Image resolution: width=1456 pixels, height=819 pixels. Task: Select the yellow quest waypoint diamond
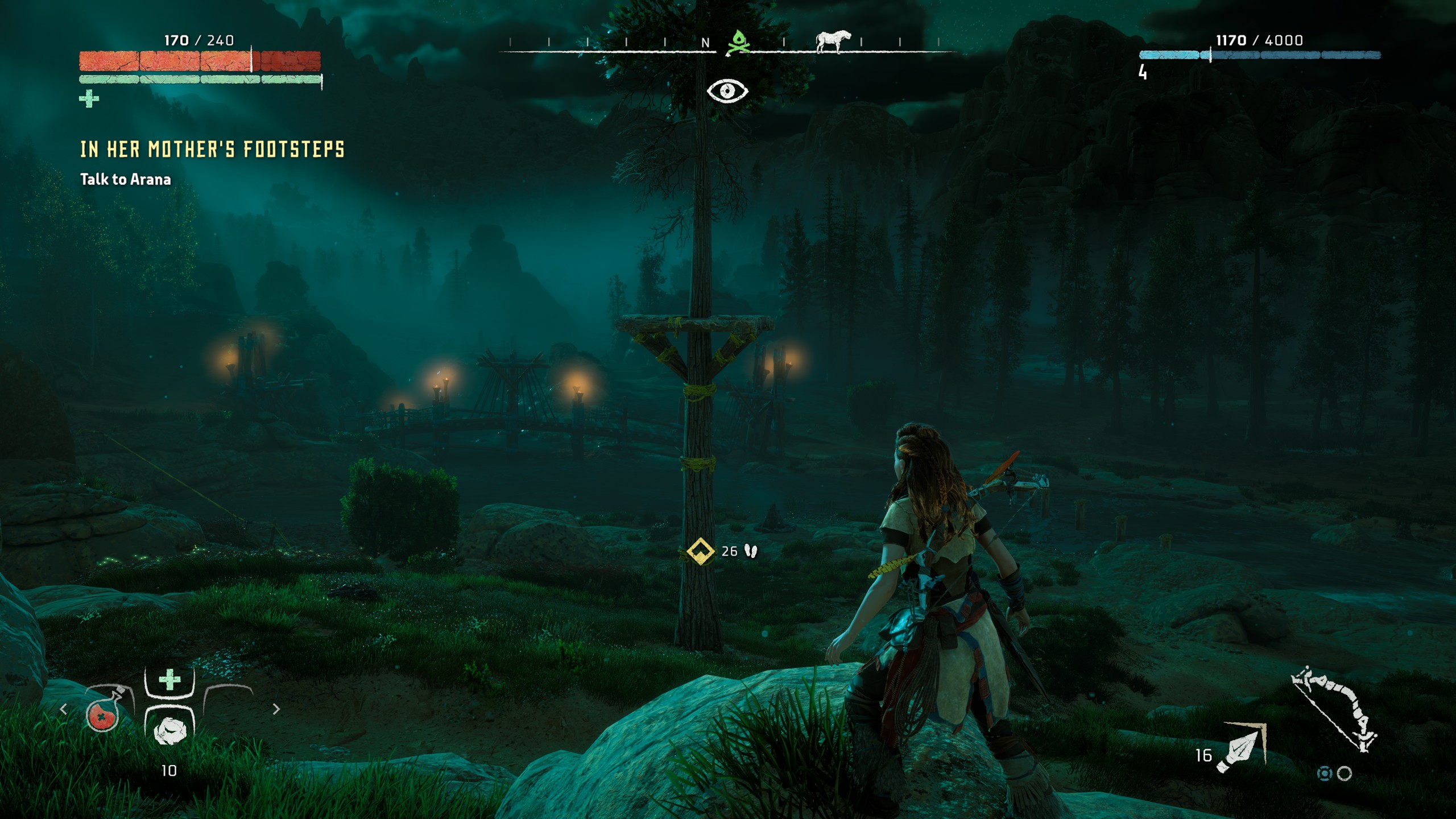coord(701,551)
